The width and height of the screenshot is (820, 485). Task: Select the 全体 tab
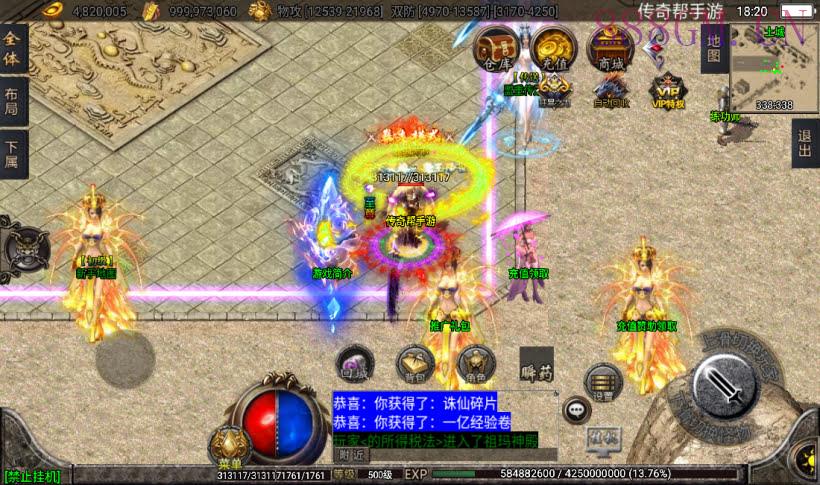pos(12,49)
